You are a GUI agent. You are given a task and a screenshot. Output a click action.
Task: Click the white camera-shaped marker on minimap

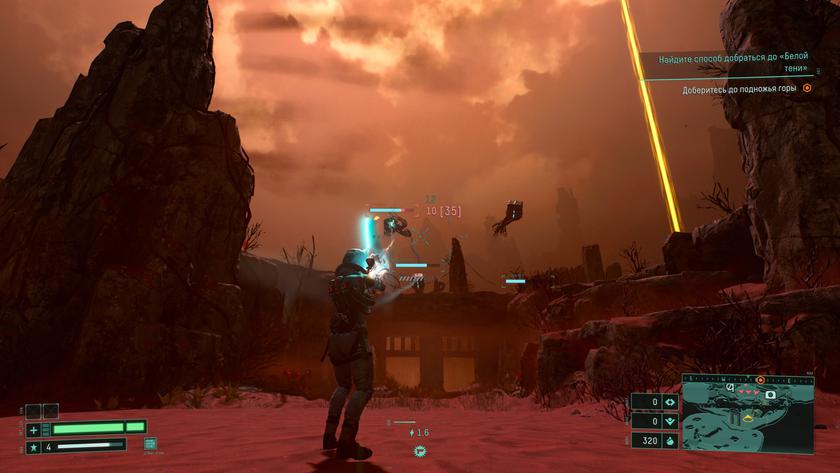tap(771, 395)
